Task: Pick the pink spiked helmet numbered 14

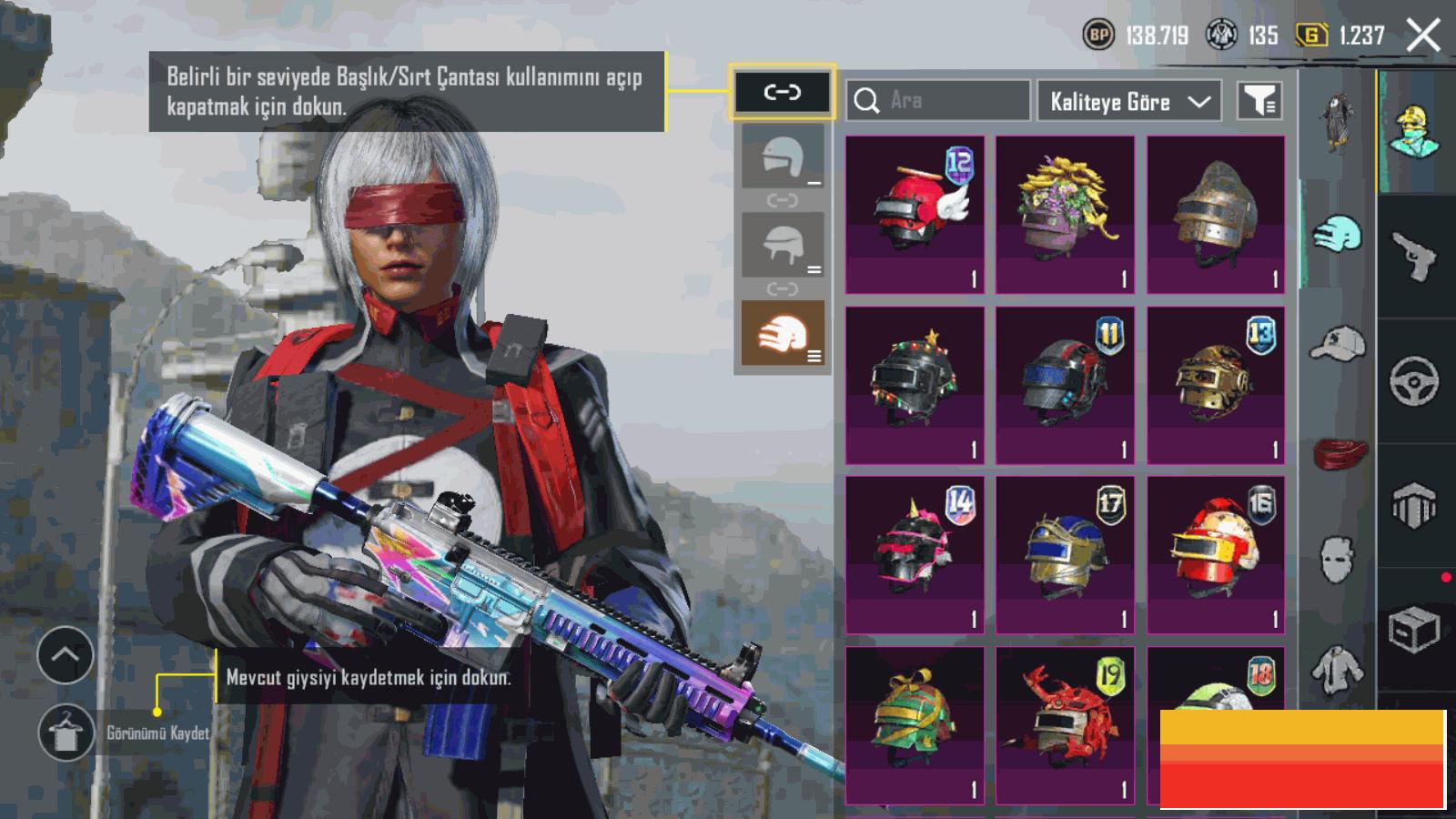Action: click(915, 554)
